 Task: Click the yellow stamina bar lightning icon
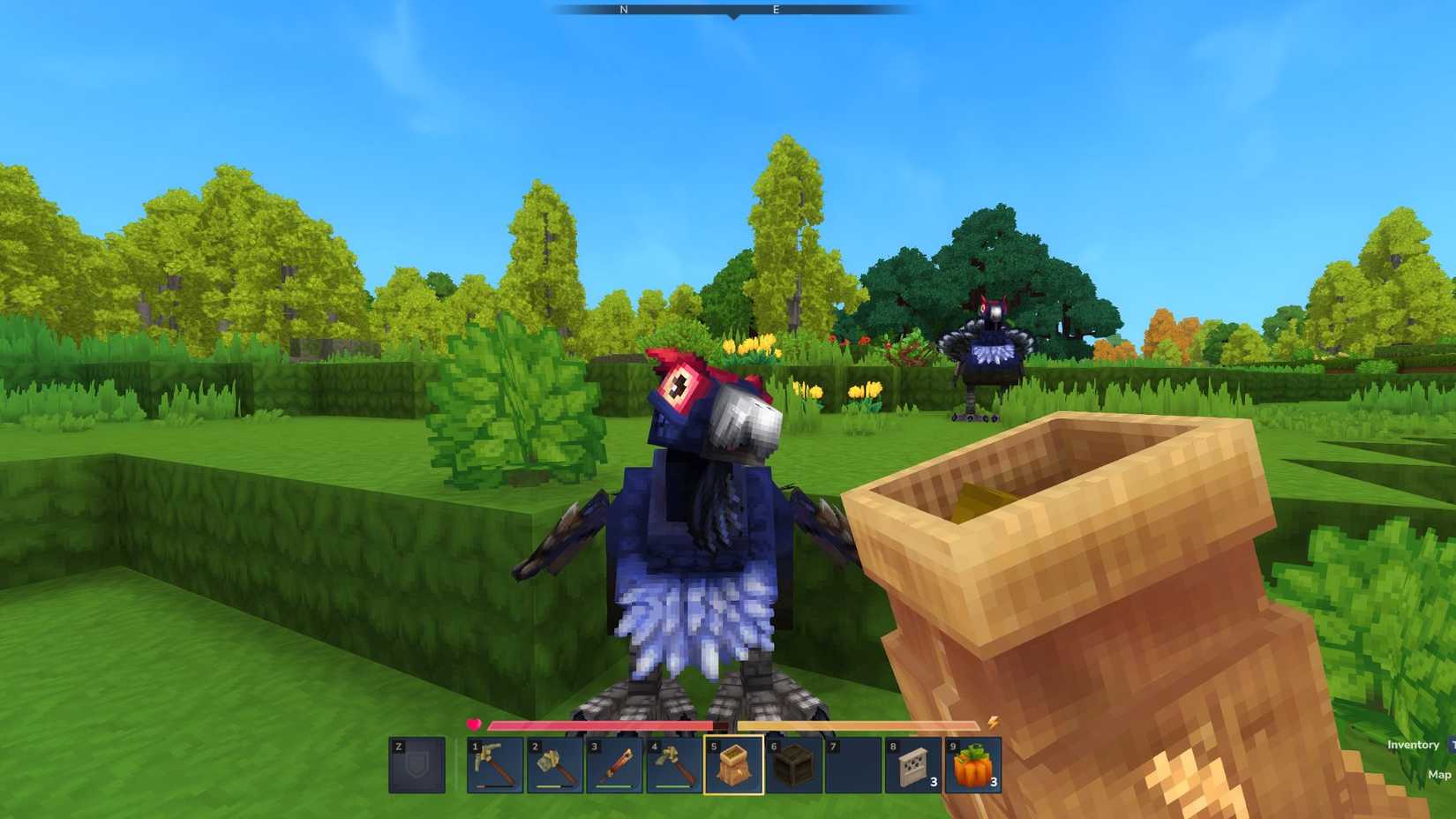tap(993, 723)
